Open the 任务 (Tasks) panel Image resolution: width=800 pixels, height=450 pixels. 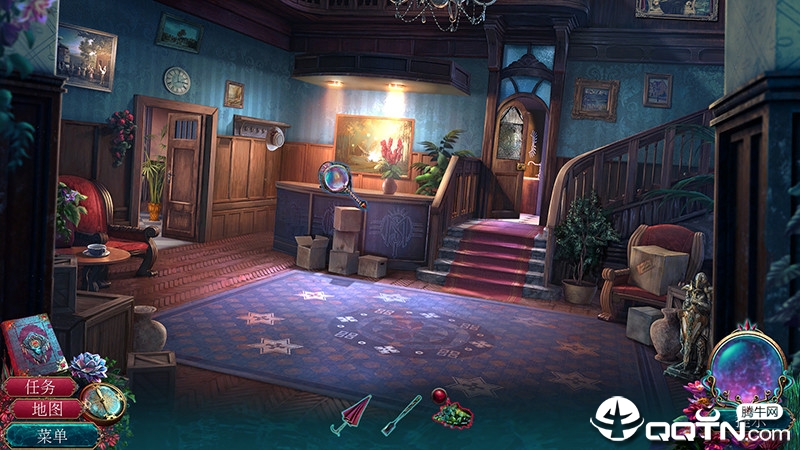tap(38, 386)
